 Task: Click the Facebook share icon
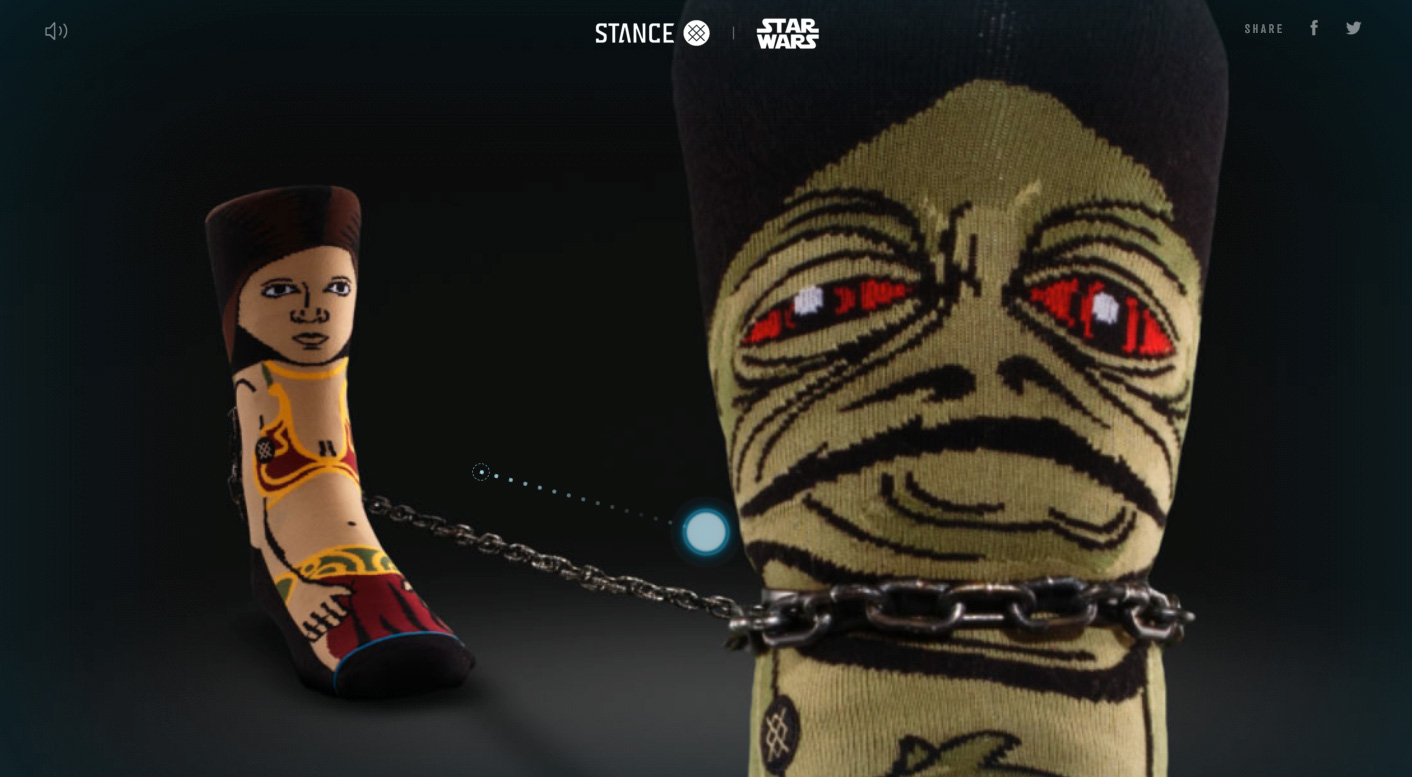1314,27
